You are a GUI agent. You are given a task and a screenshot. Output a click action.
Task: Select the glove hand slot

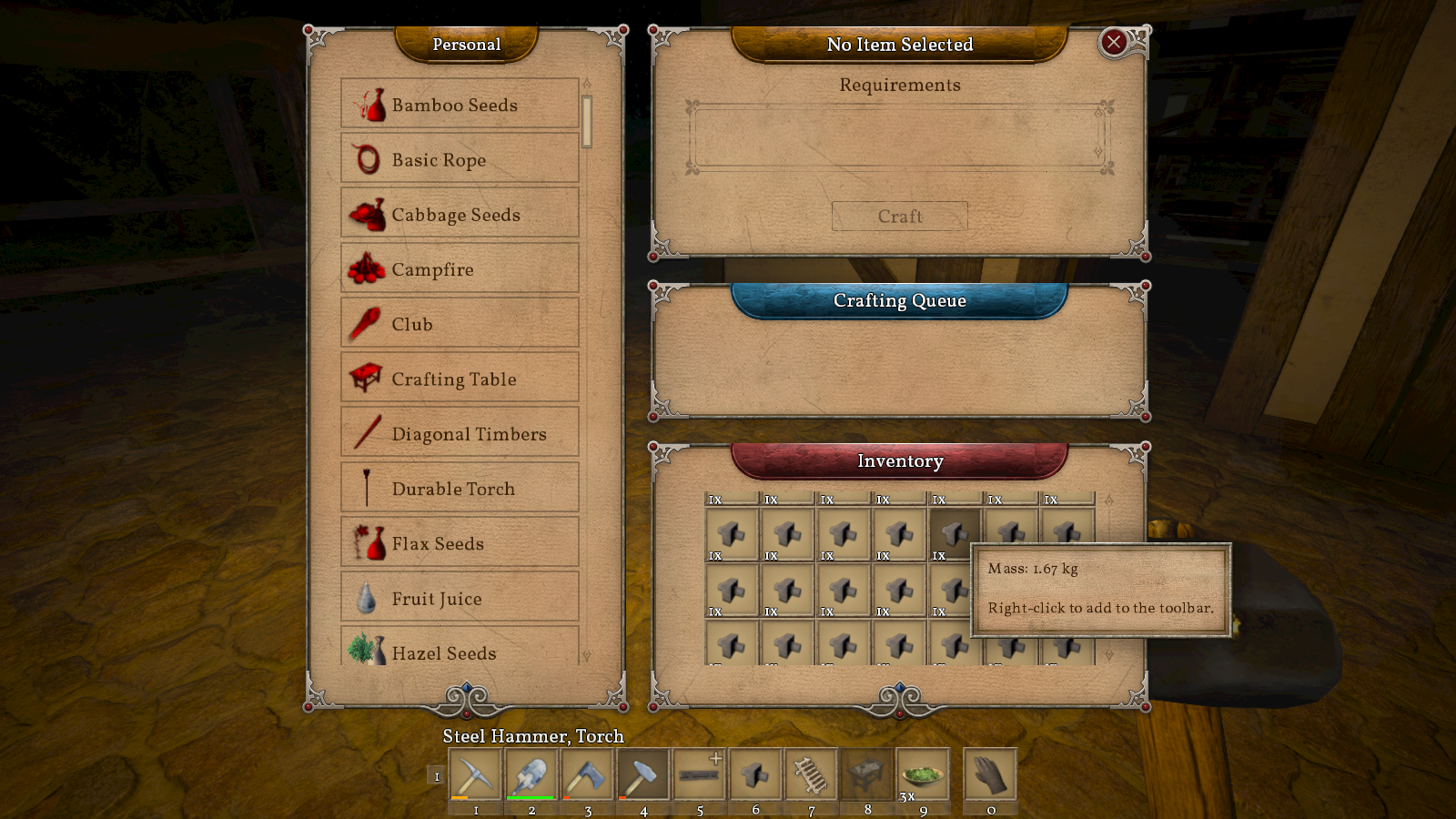990,775
